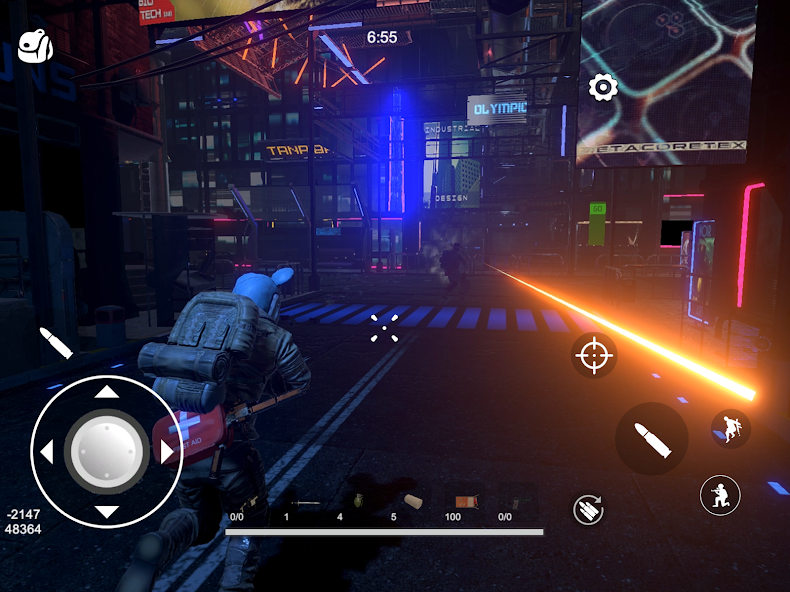
Task: Strafe left with the joystick left arrow
Action: tap(45, 451)
